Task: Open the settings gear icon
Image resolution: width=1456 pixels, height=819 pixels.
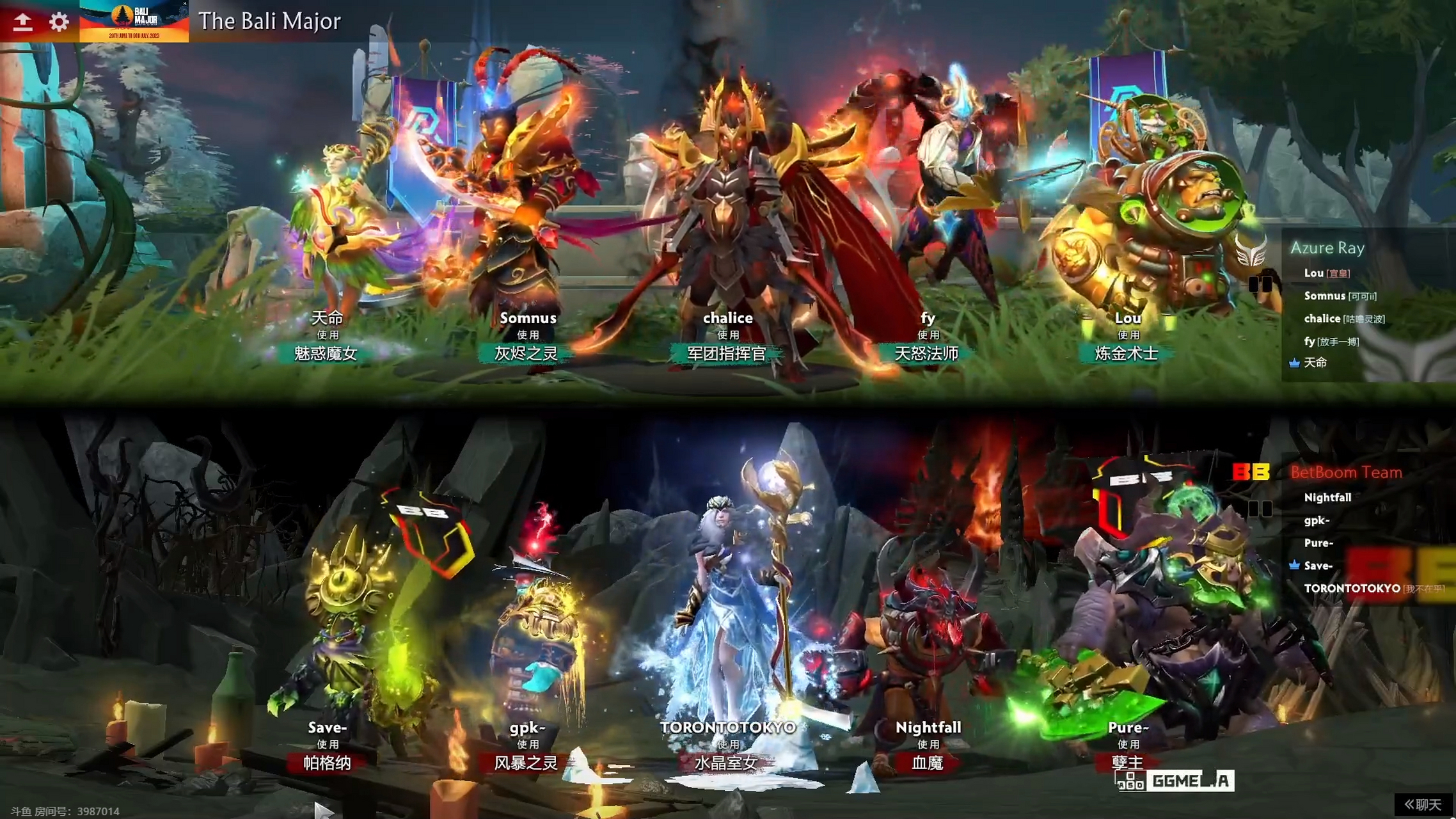Action: (x=58, y=21)
